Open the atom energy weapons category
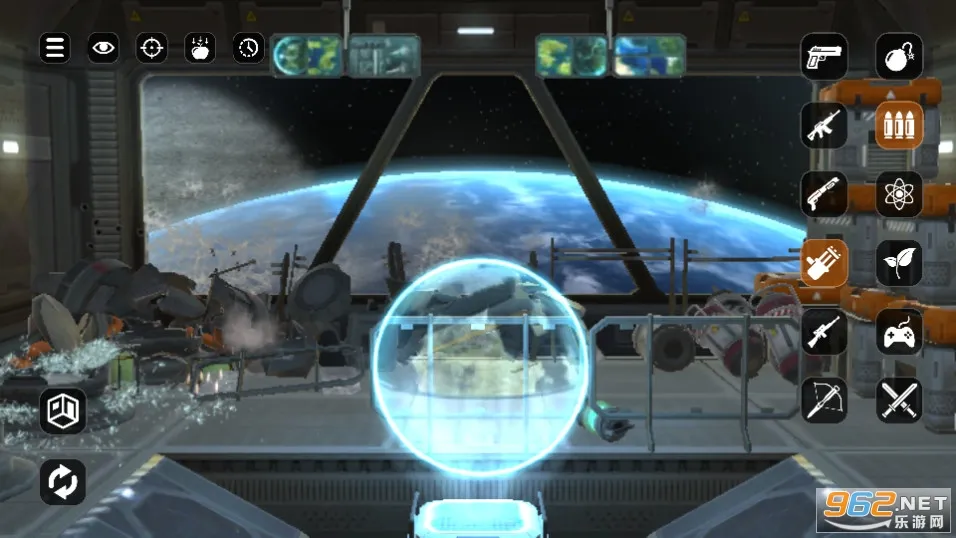The image size is (956, 538). click(899, 194)
